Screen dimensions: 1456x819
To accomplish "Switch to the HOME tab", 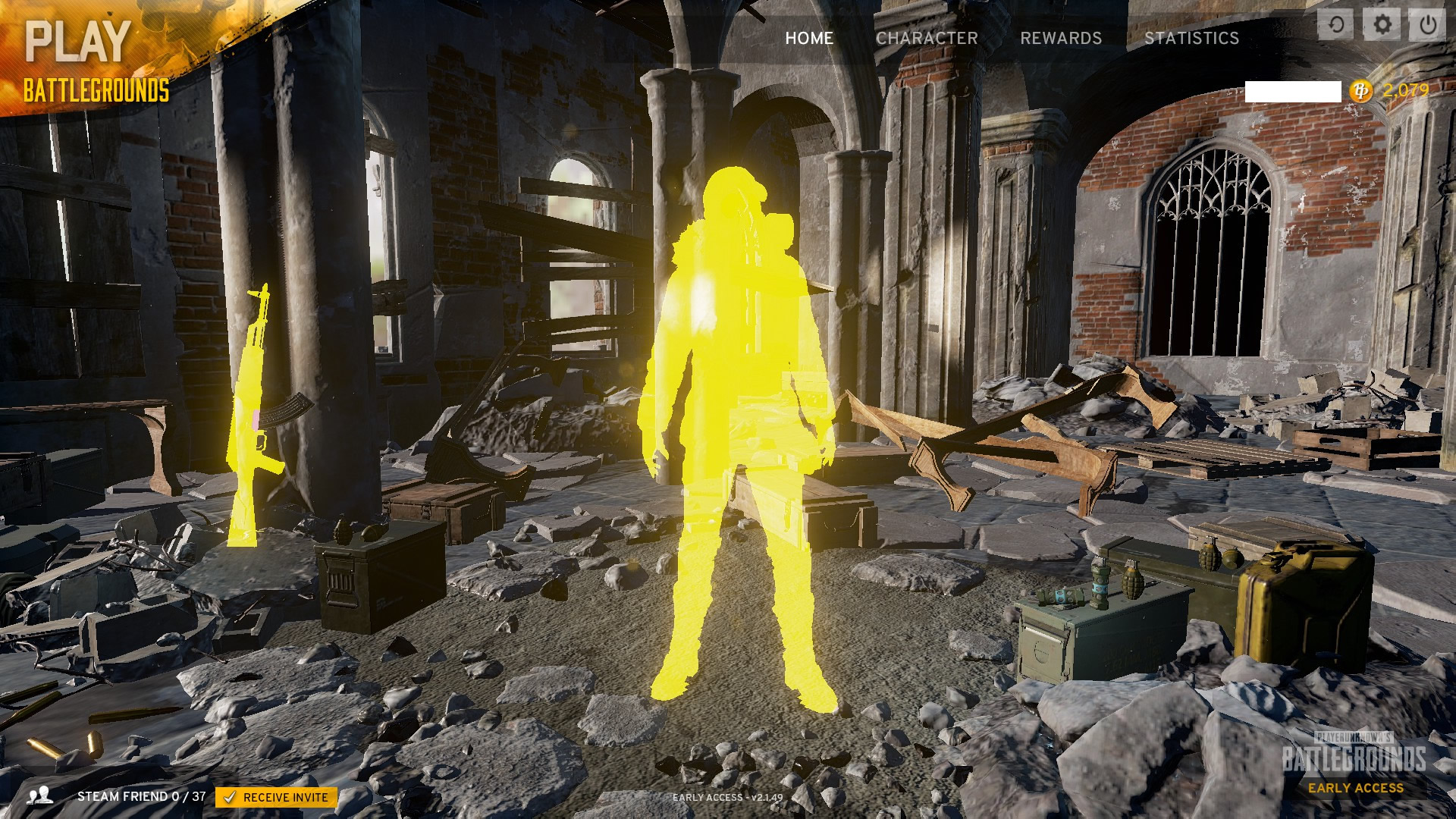I will (x=808, y=38).
